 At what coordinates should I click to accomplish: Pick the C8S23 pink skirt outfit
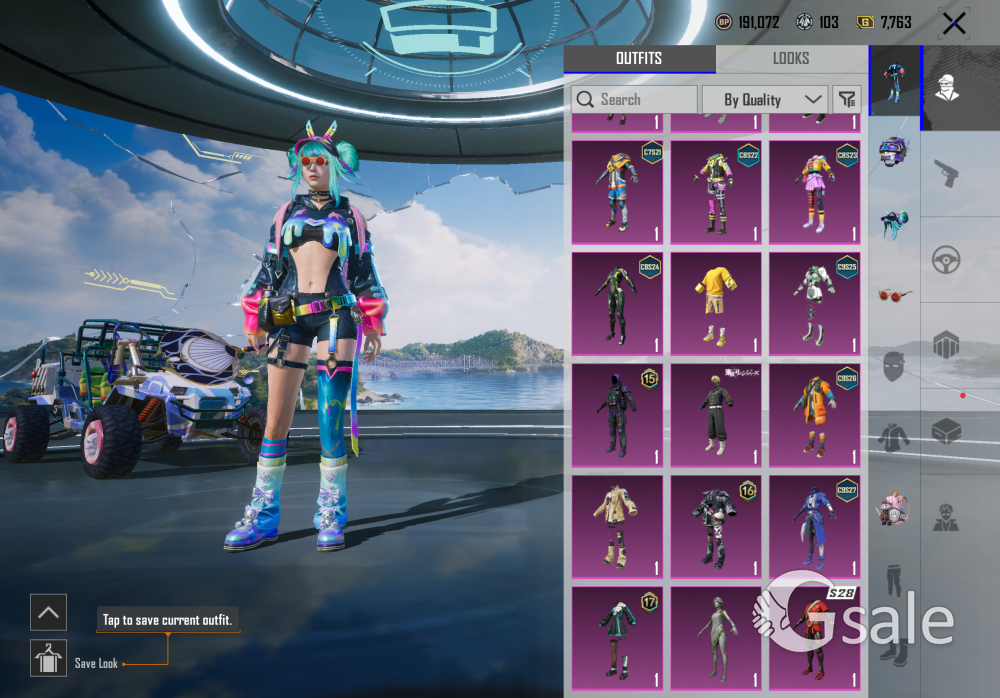pos(814,192)
